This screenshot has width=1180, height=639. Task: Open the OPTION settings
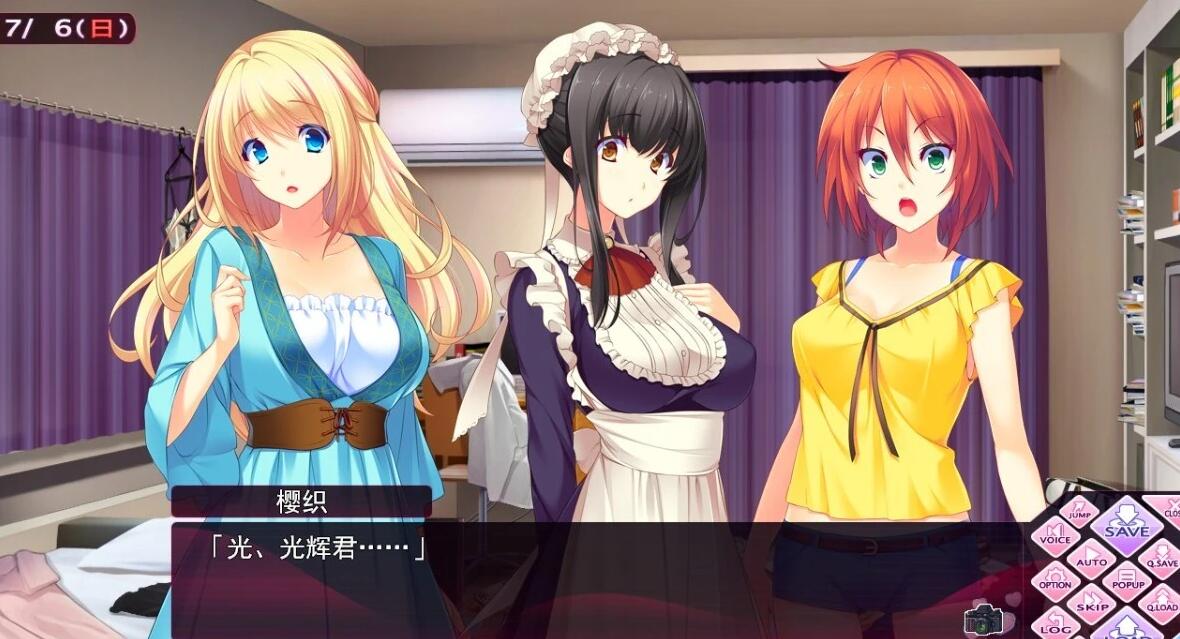click(x=1055, y=583)
